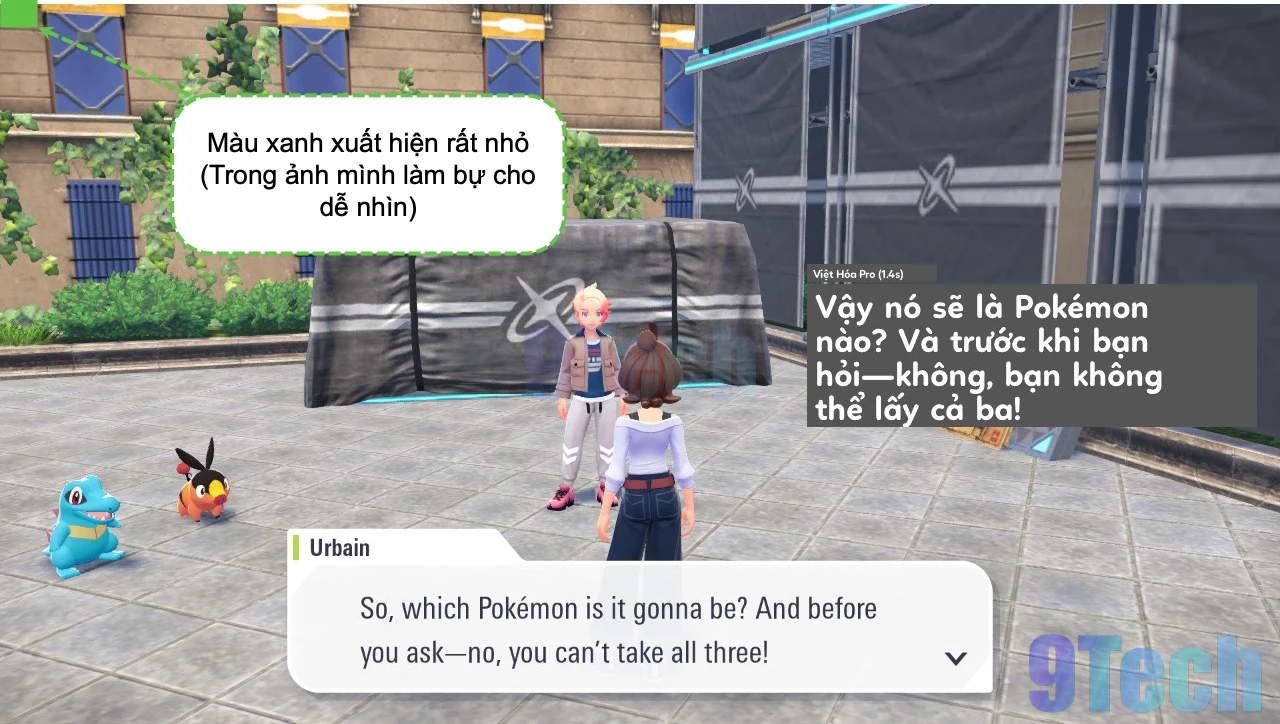Select the Urbain nameplate tab
This screenshot has height=724, width=1280.
click(x=340, y=547)
